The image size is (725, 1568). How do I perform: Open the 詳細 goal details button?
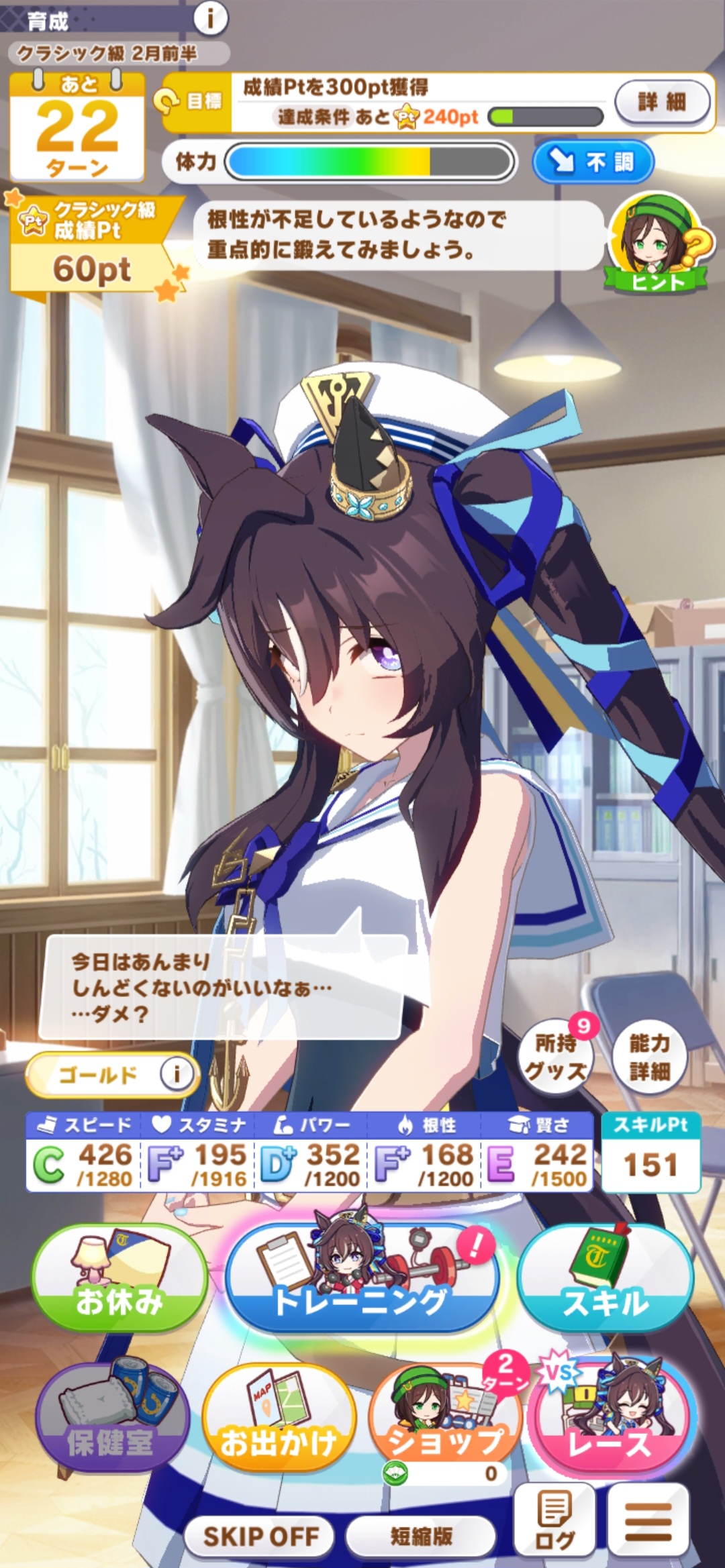tap(662, 102)
